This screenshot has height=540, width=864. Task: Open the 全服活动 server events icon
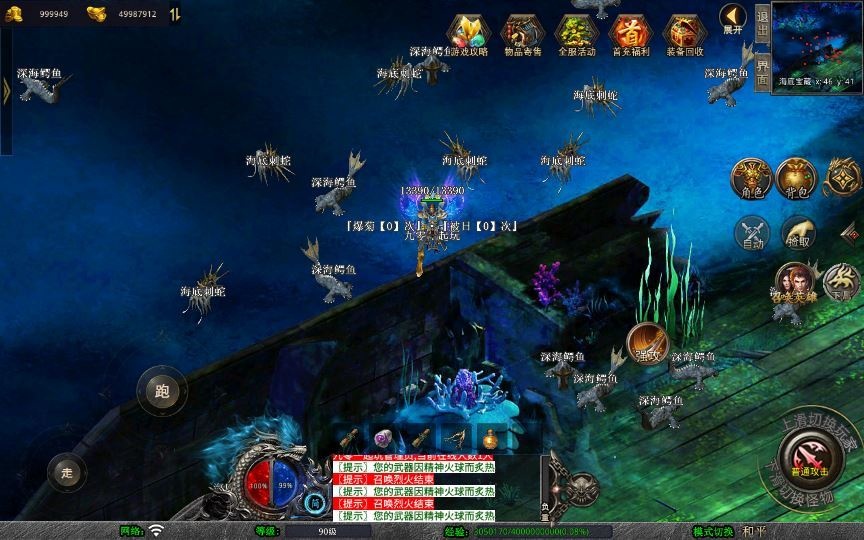[576, 33]
